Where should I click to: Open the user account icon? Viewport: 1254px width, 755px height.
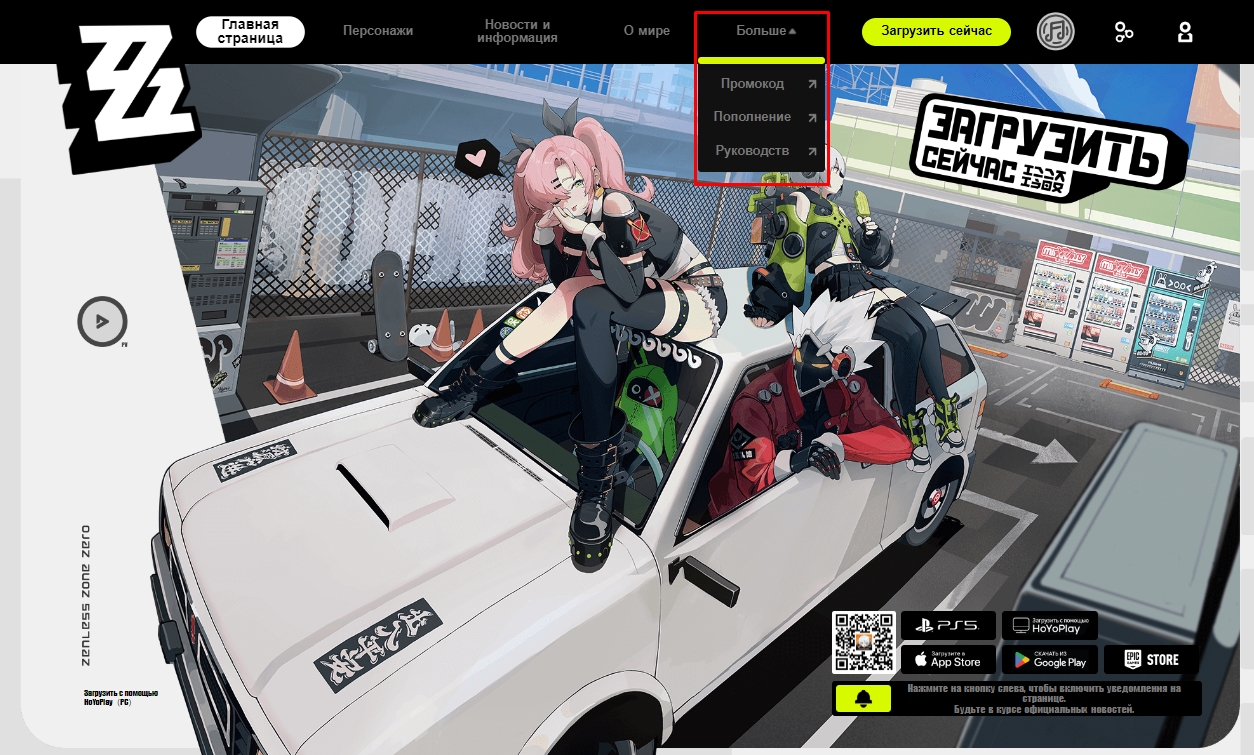(x=1185, y=32)
